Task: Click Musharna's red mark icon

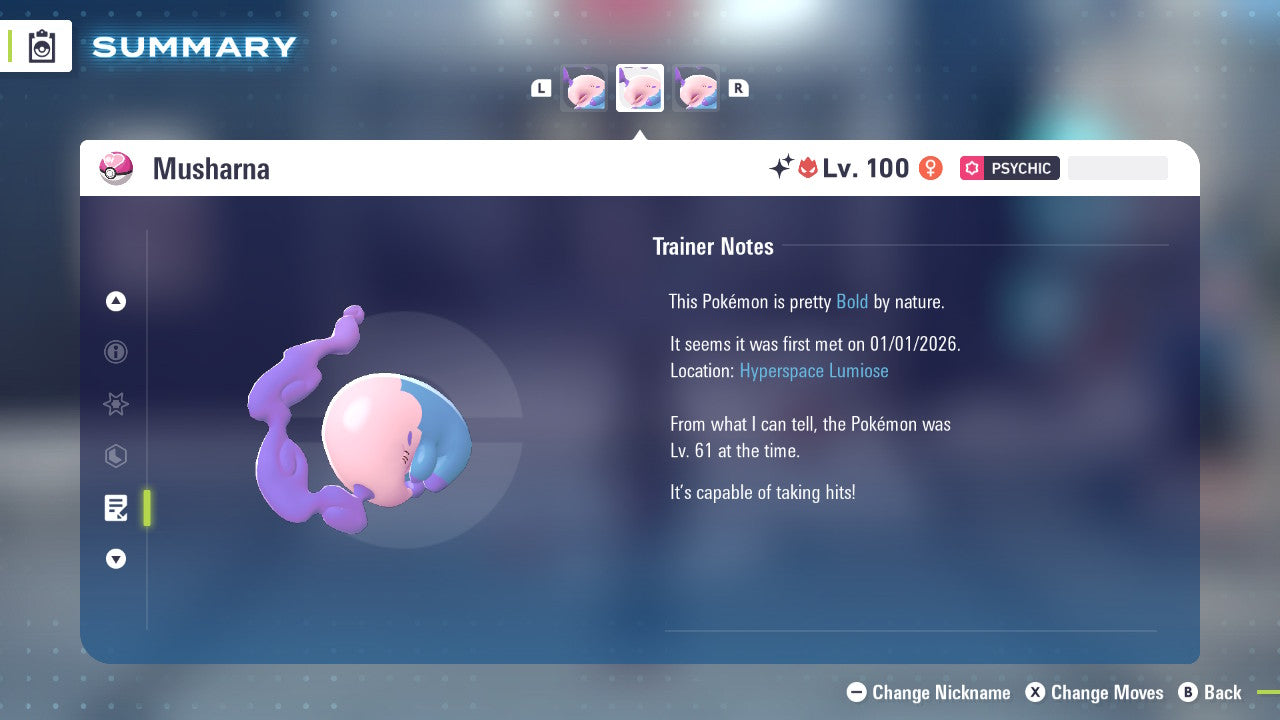Action: click(808, 167)
